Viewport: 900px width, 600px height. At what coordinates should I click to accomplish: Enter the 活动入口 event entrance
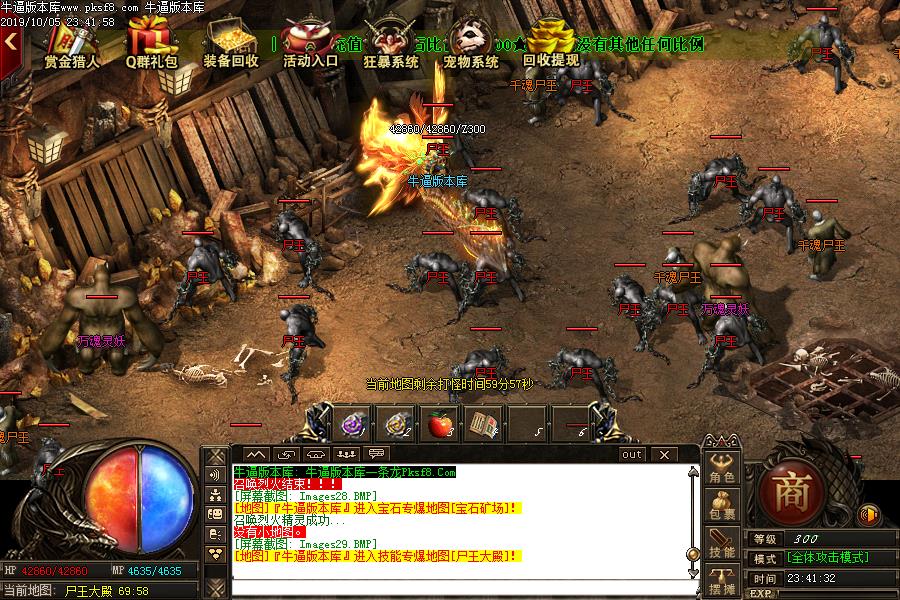tap(310, 44)
